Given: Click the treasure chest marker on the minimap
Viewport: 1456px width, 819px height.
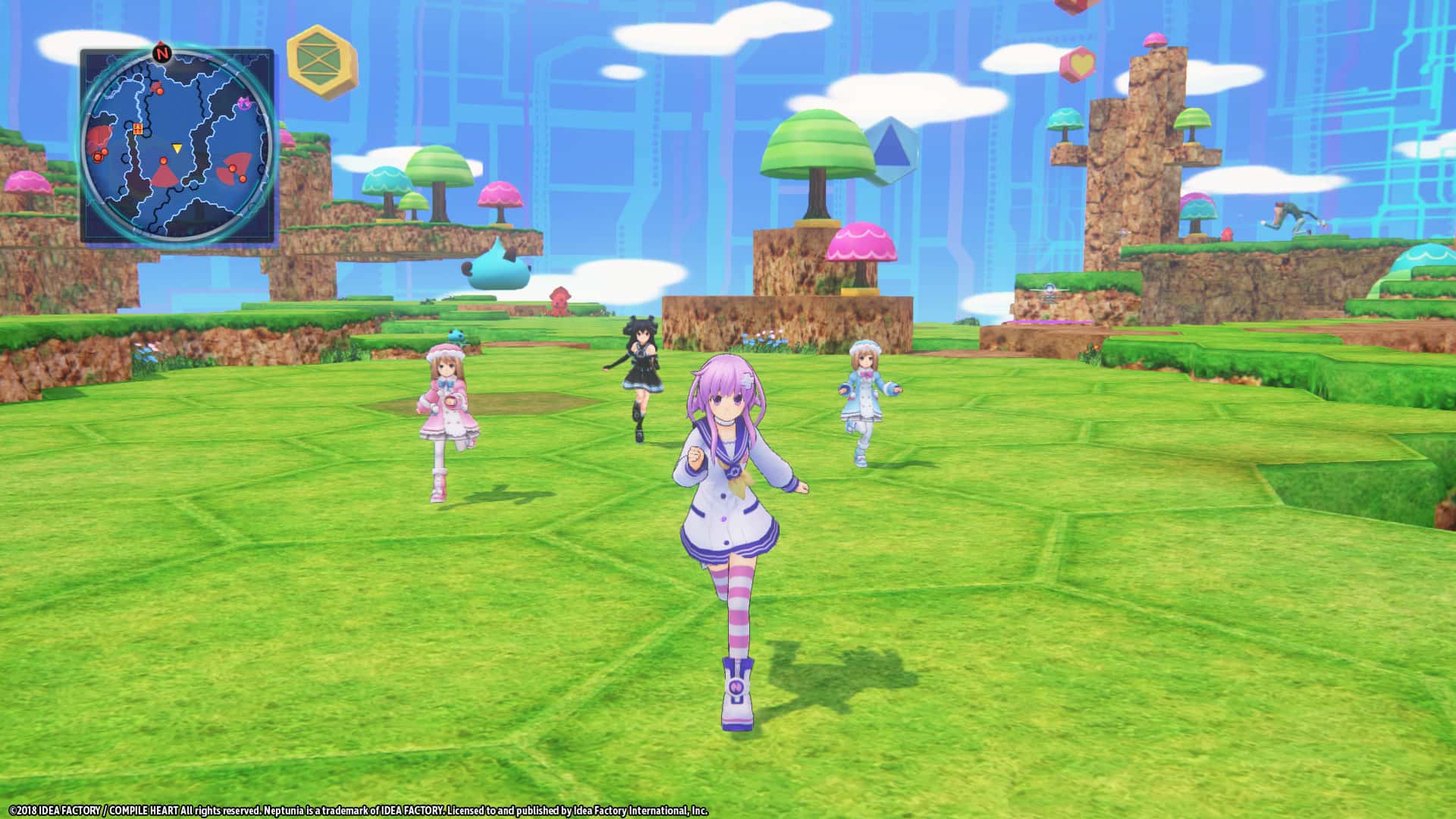Looking at the screenshot, I should (137, 129).
